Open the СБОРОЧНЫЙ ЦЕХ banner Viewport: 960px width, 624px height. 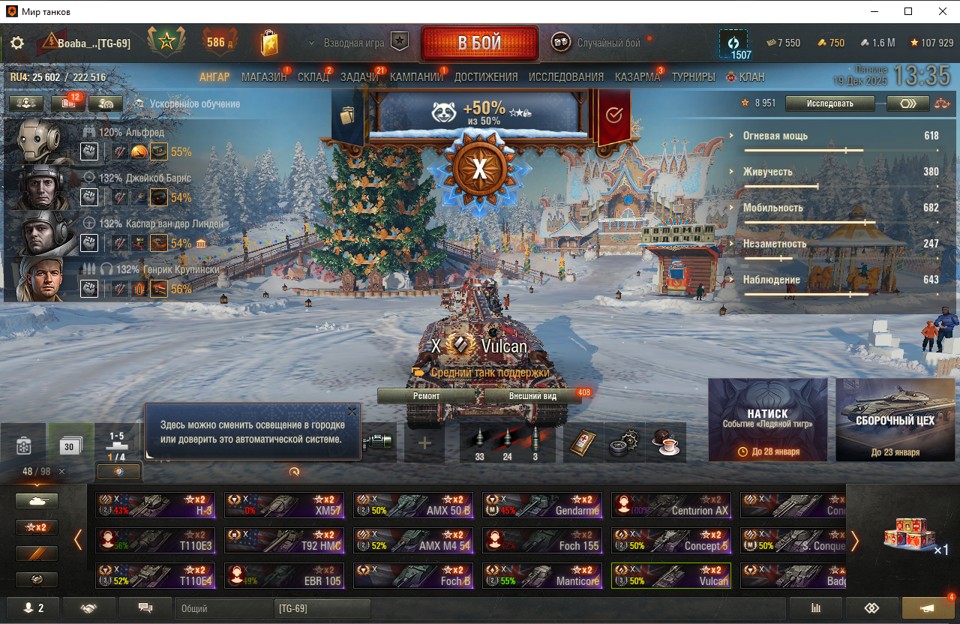pyautogui.click(x=895, y=419)
